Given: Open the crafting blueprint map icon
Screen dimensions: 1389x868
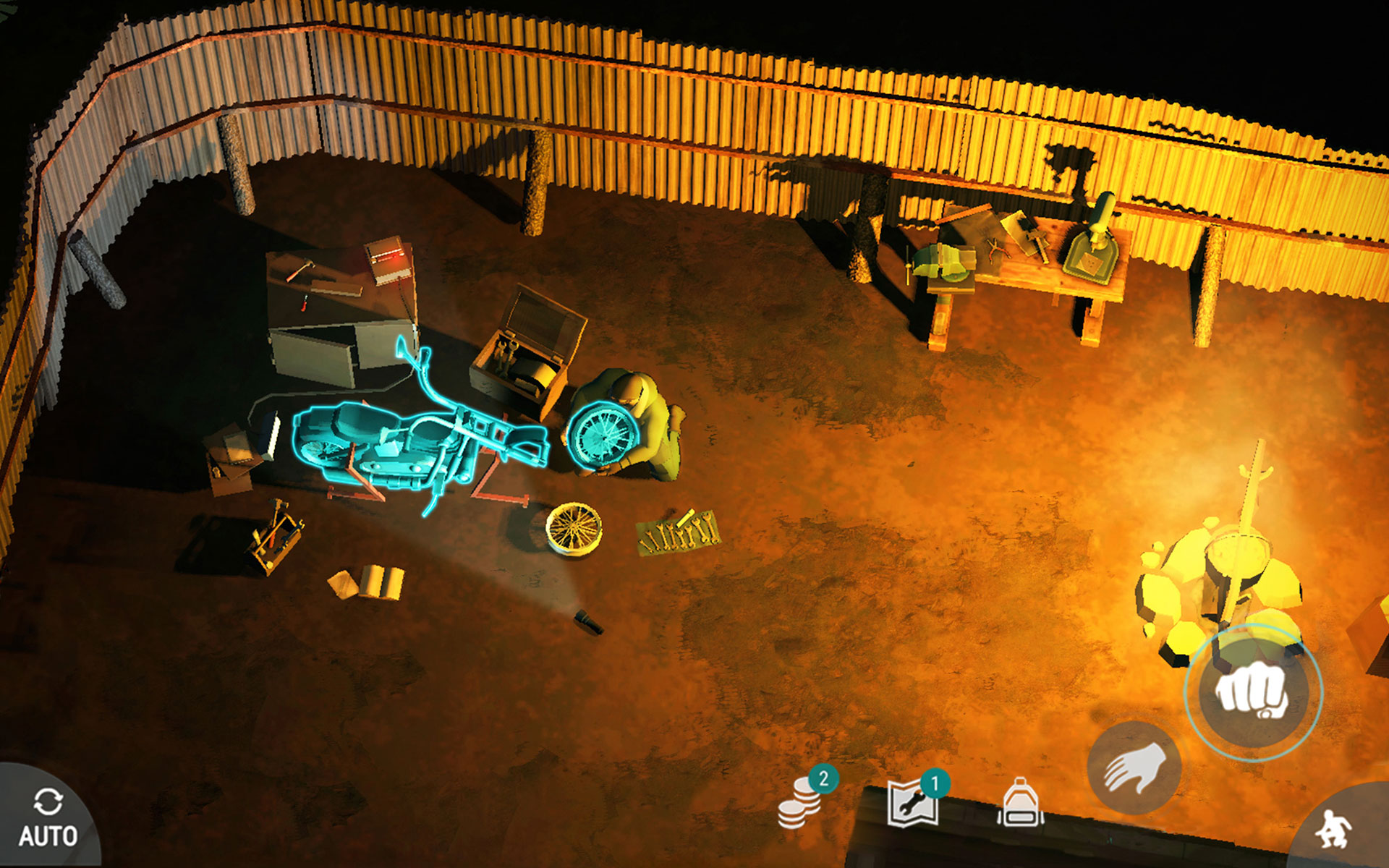Looking at the screenshot, I should coord(914,803).
